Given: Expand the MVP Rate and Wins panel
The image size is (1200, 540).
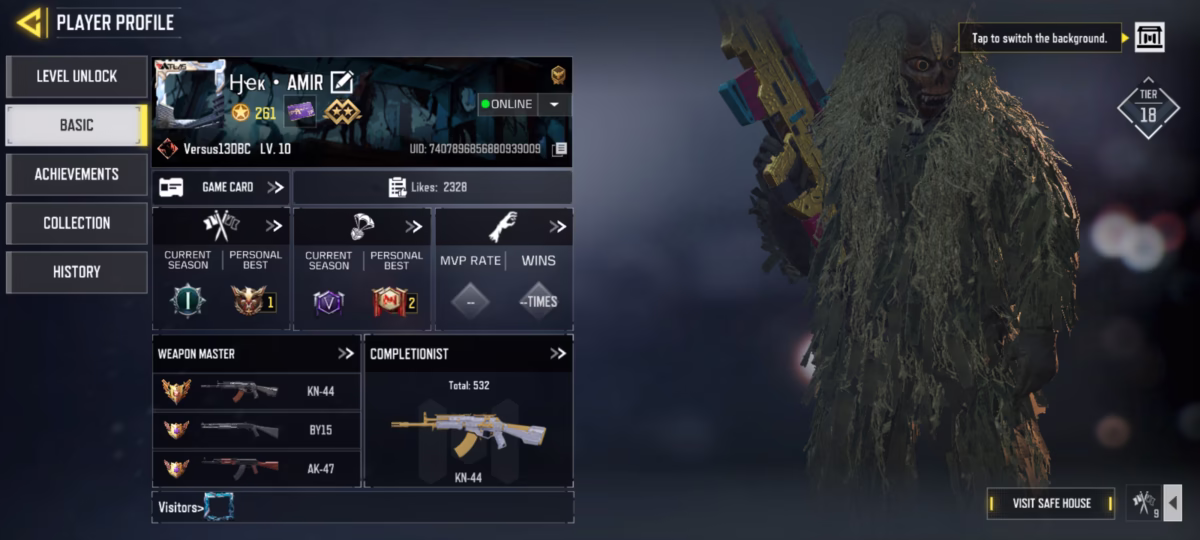Looking at the screenshot, I should [x=557, y=226].
